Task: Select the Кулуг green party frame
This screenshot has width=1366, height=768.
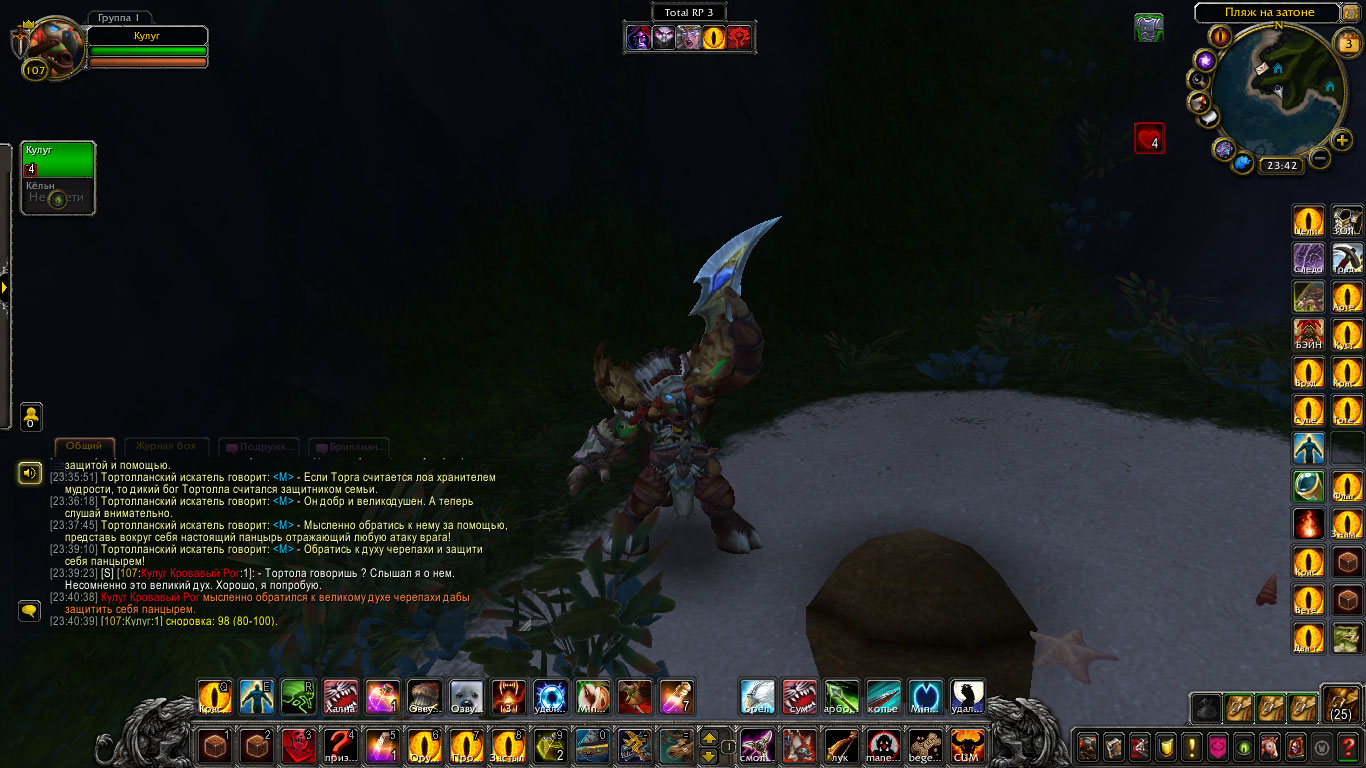Action: [58, 159]
